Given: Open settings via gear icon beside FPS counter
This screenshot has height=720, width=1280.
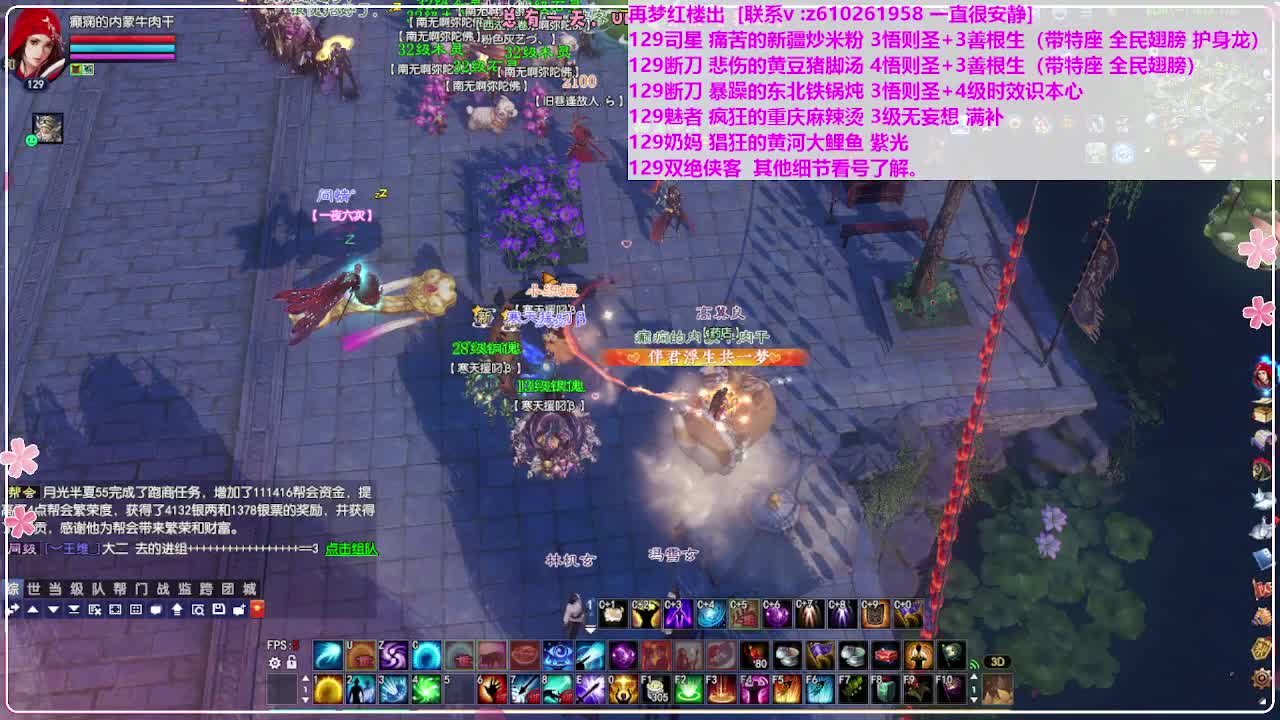Looking at the screenshot, I should [274, 662].
